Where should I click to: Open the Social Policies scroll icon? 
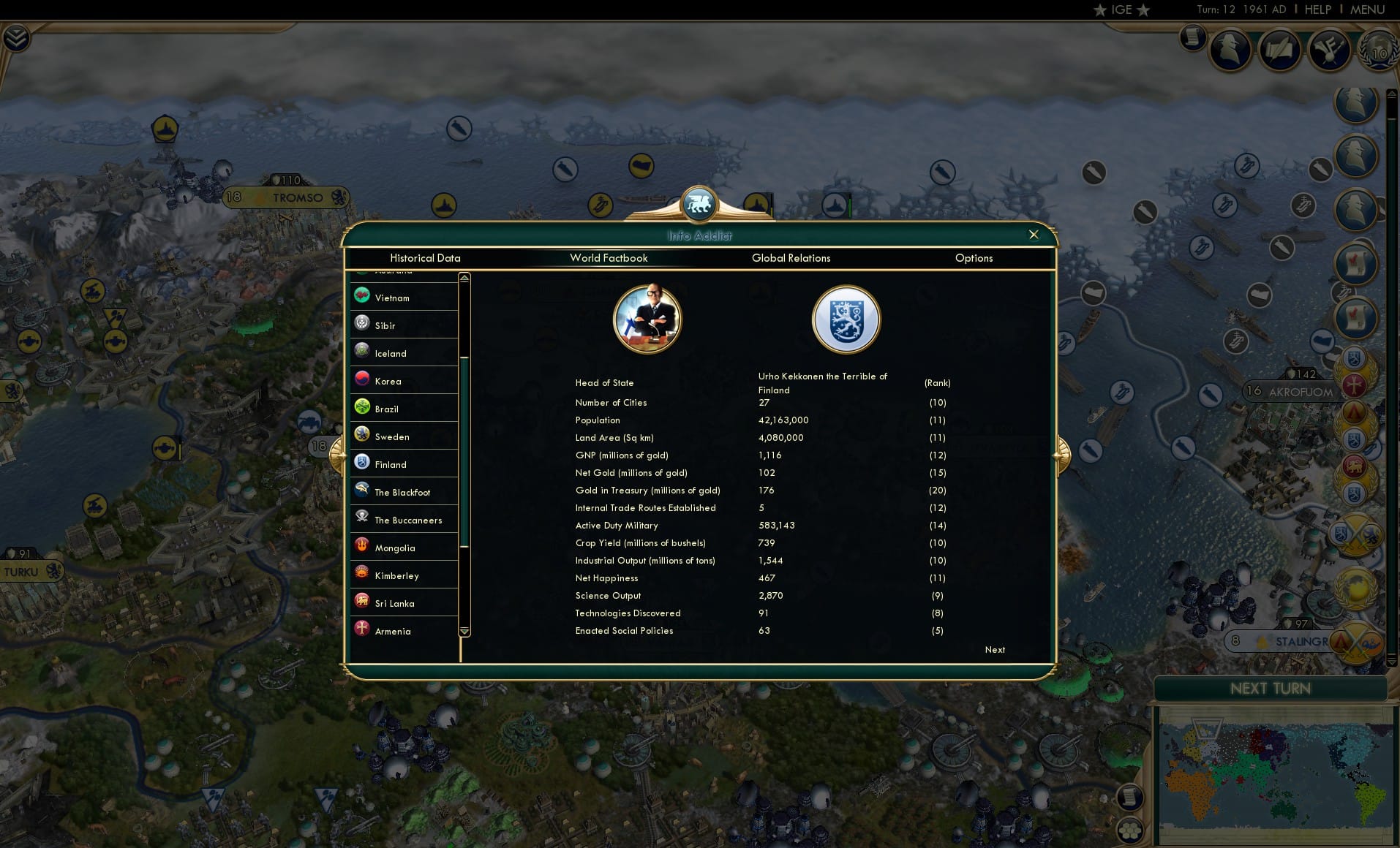tap(1281, 49)
